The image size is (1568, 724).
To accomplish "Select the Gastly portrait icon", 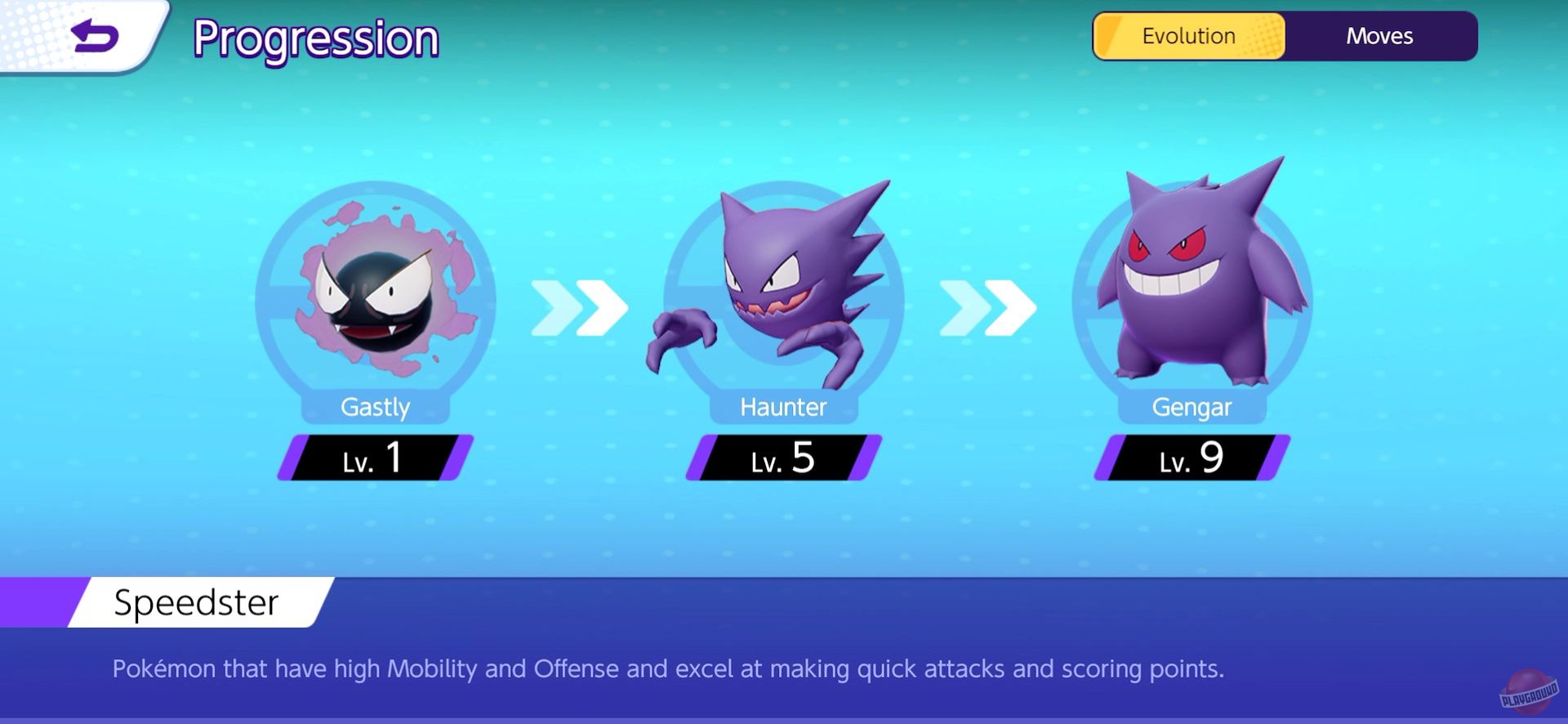I will click(x=376, y=298).
